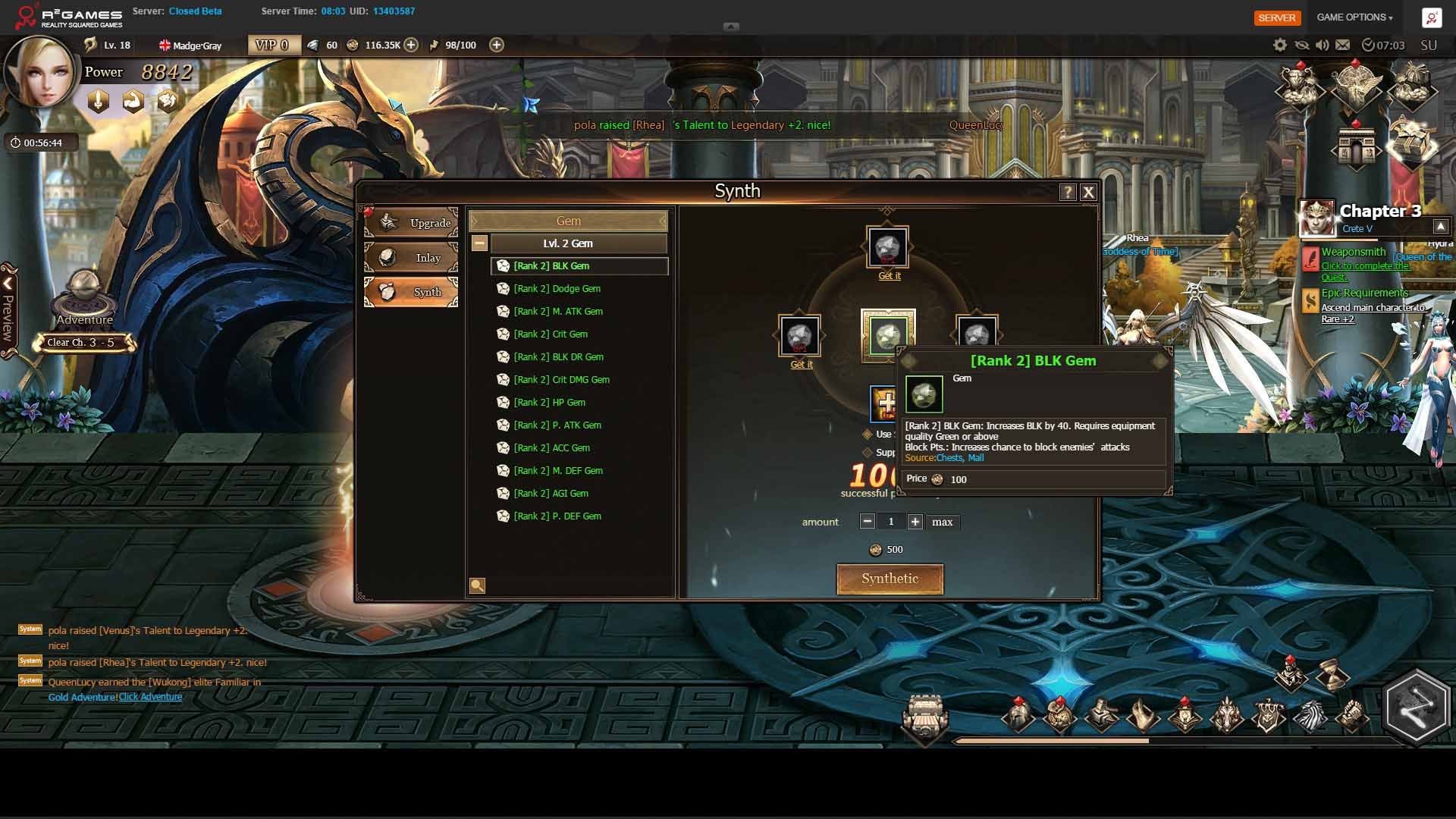Click the Synthetic button
The width and height of the screenshot is (1456, 819).
coord(890,579)
